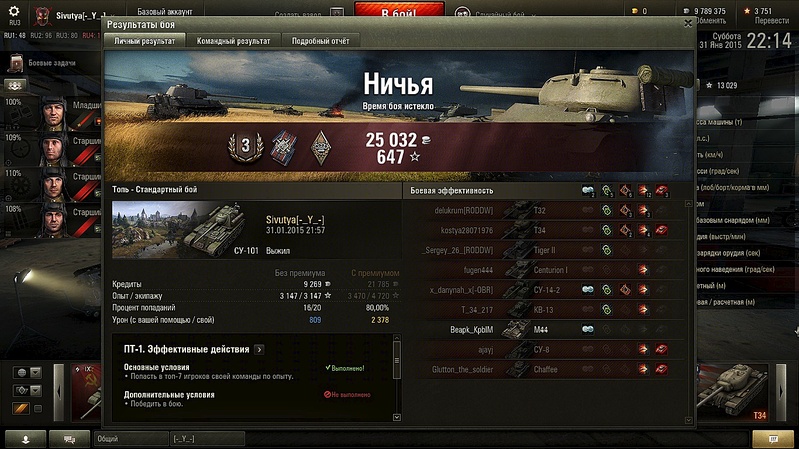
Task: Select the Личный результат tab
Action: (x=144, y=41)
